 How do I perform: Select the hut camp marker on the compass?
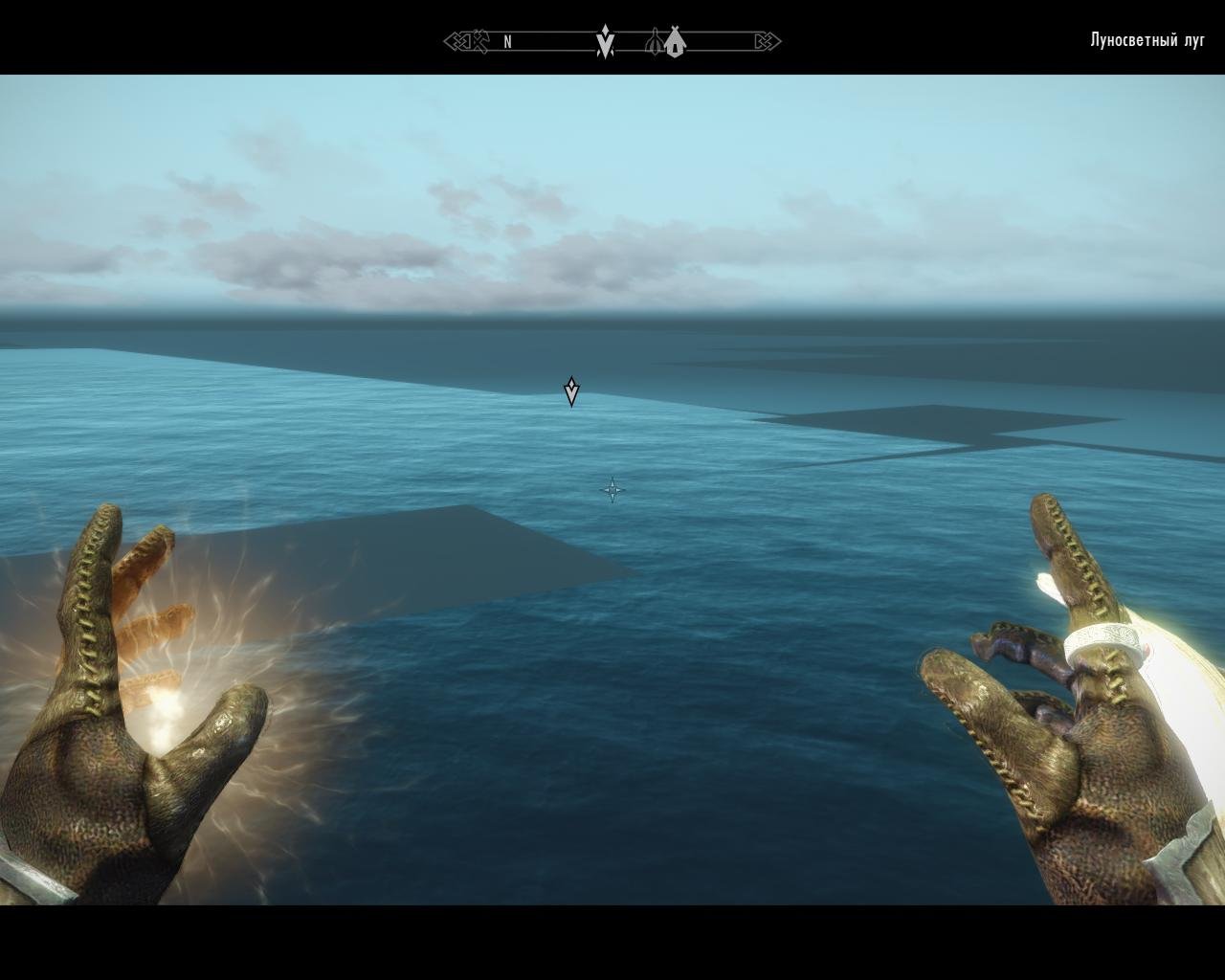[675, 42]
